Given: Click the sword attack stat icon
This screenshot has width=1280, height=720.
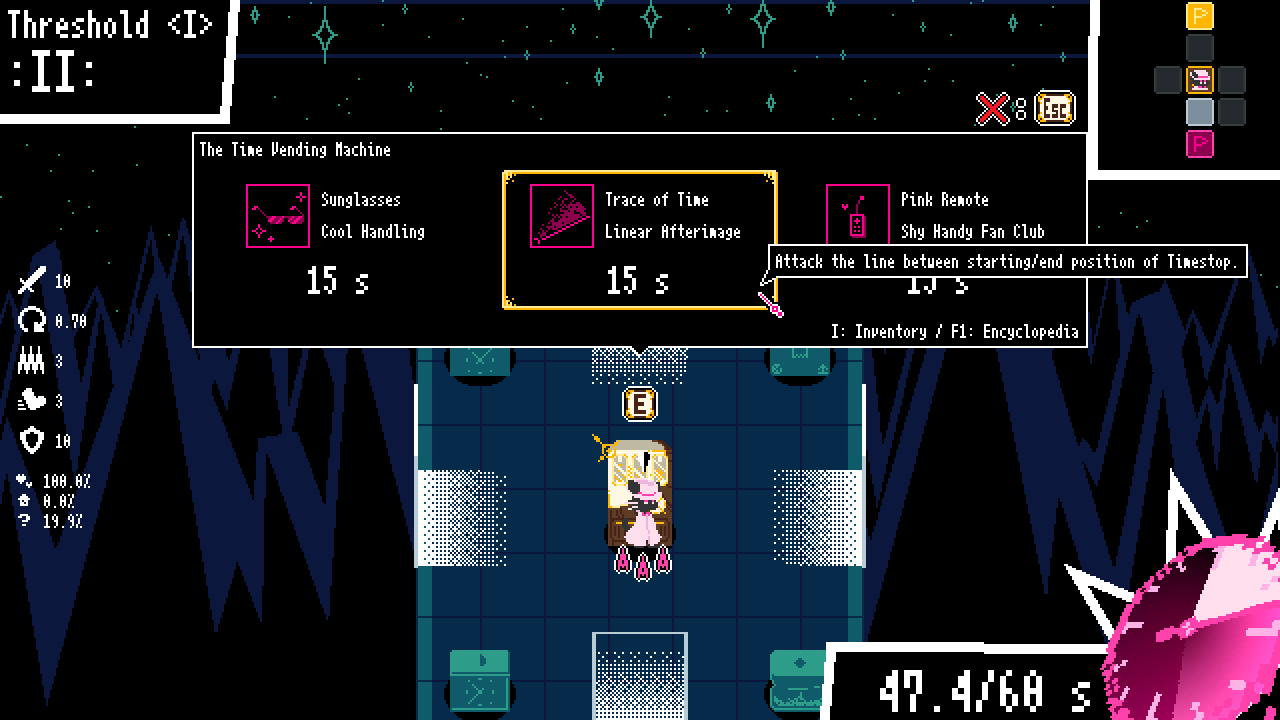Looking at the screenshot, I should pyautogui.click(x=31, y=281).
